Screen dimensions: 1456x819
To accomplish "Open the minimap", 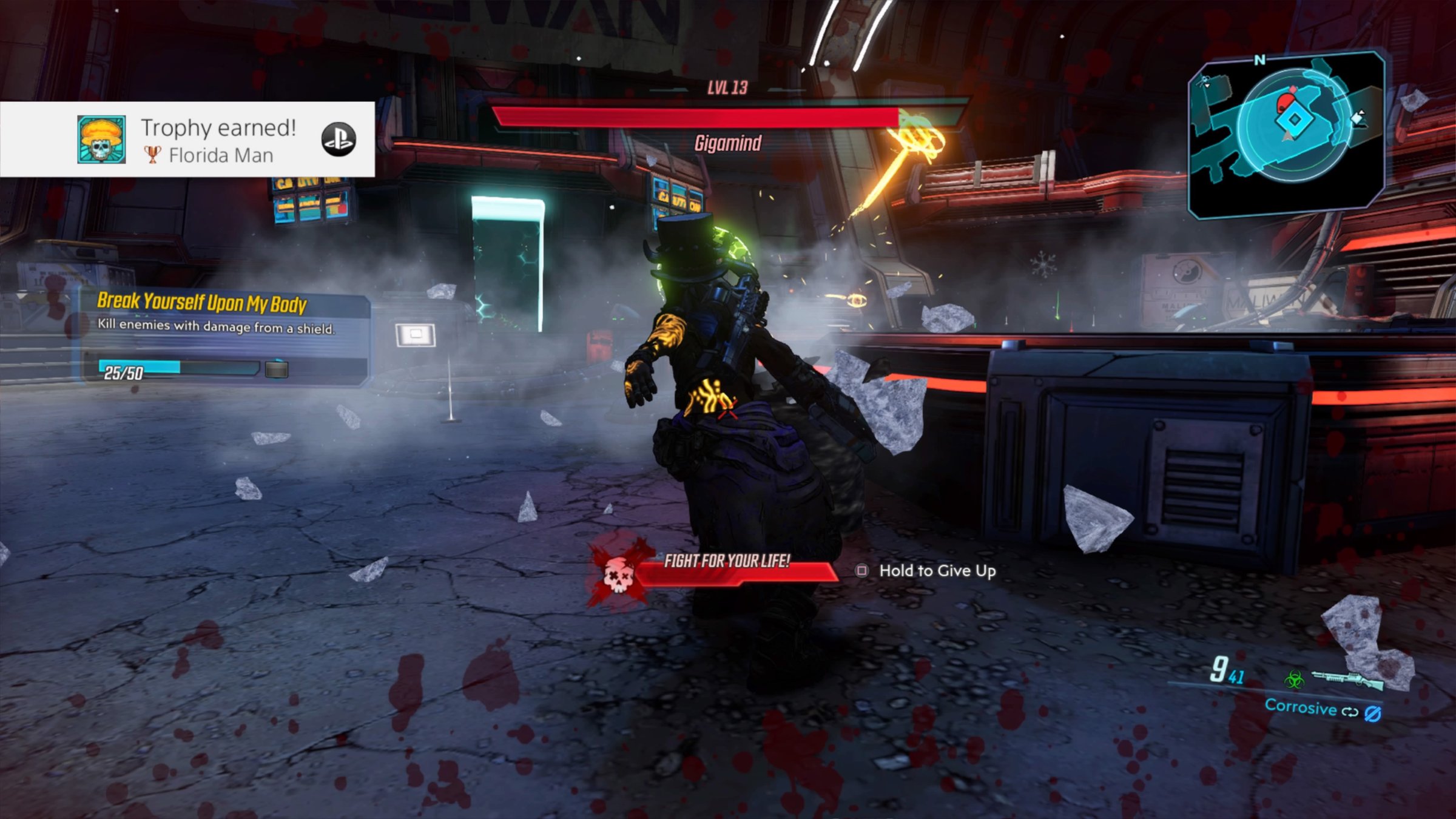I will point(1287,132).
